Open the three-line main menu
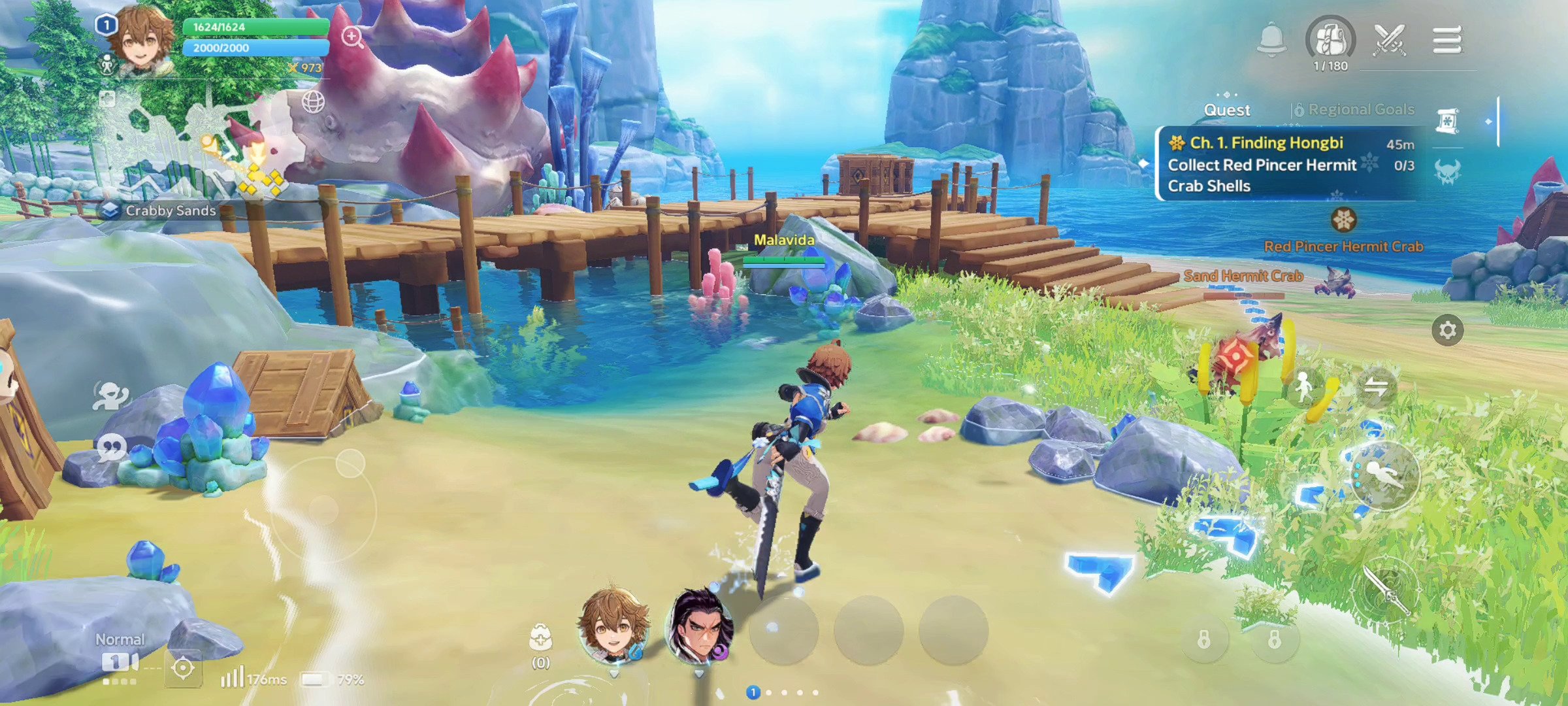 [1446, 41]
